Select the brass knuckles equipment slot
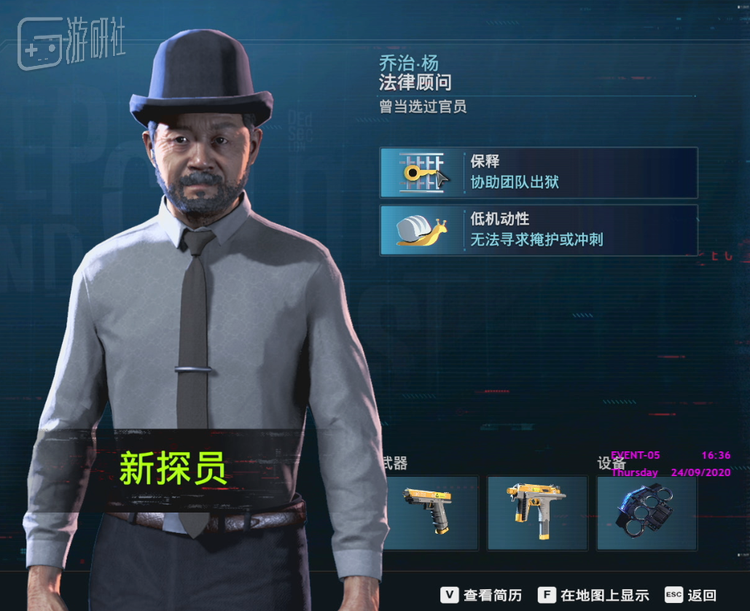This screenshot has width=750, height=611. coord(646,512)
